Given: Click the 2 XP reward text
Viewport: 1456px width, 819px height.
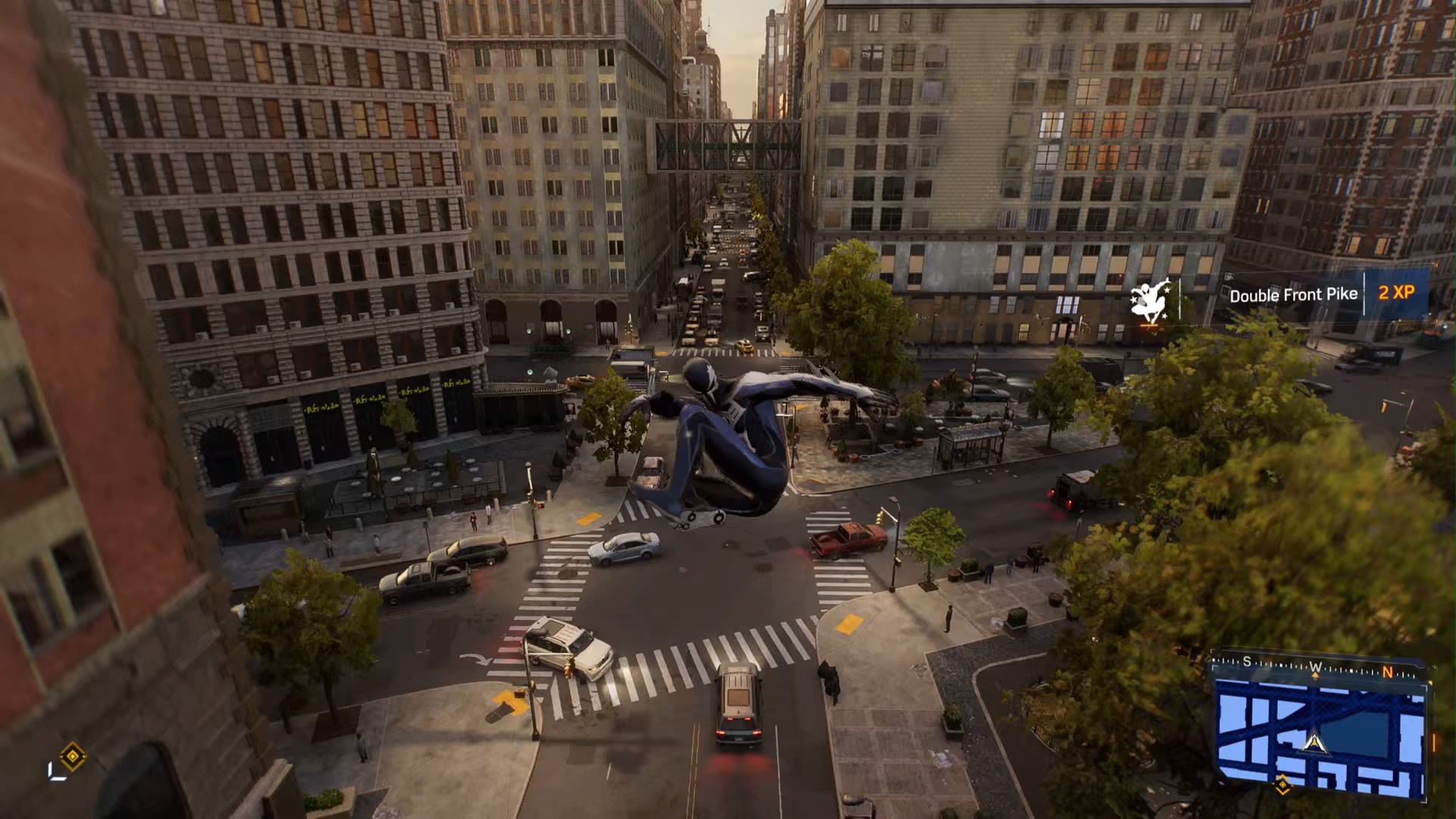Looking at the screenshot, I should (x=1396, y=294).
